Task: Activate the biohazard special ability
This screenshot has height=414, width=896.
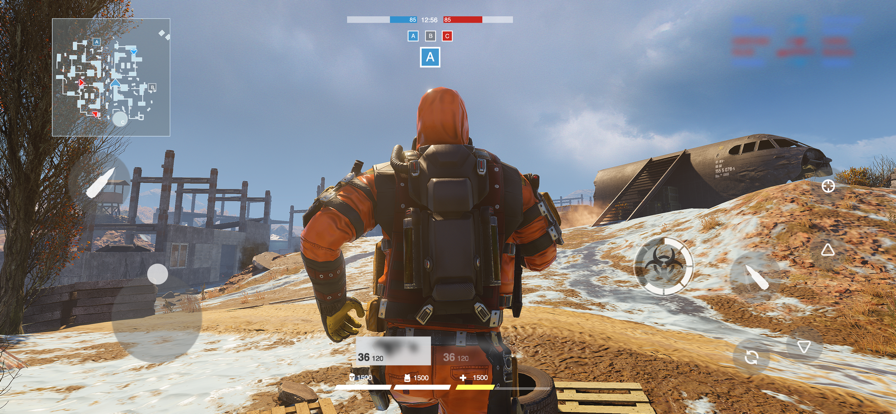Action: coord(664,266)
